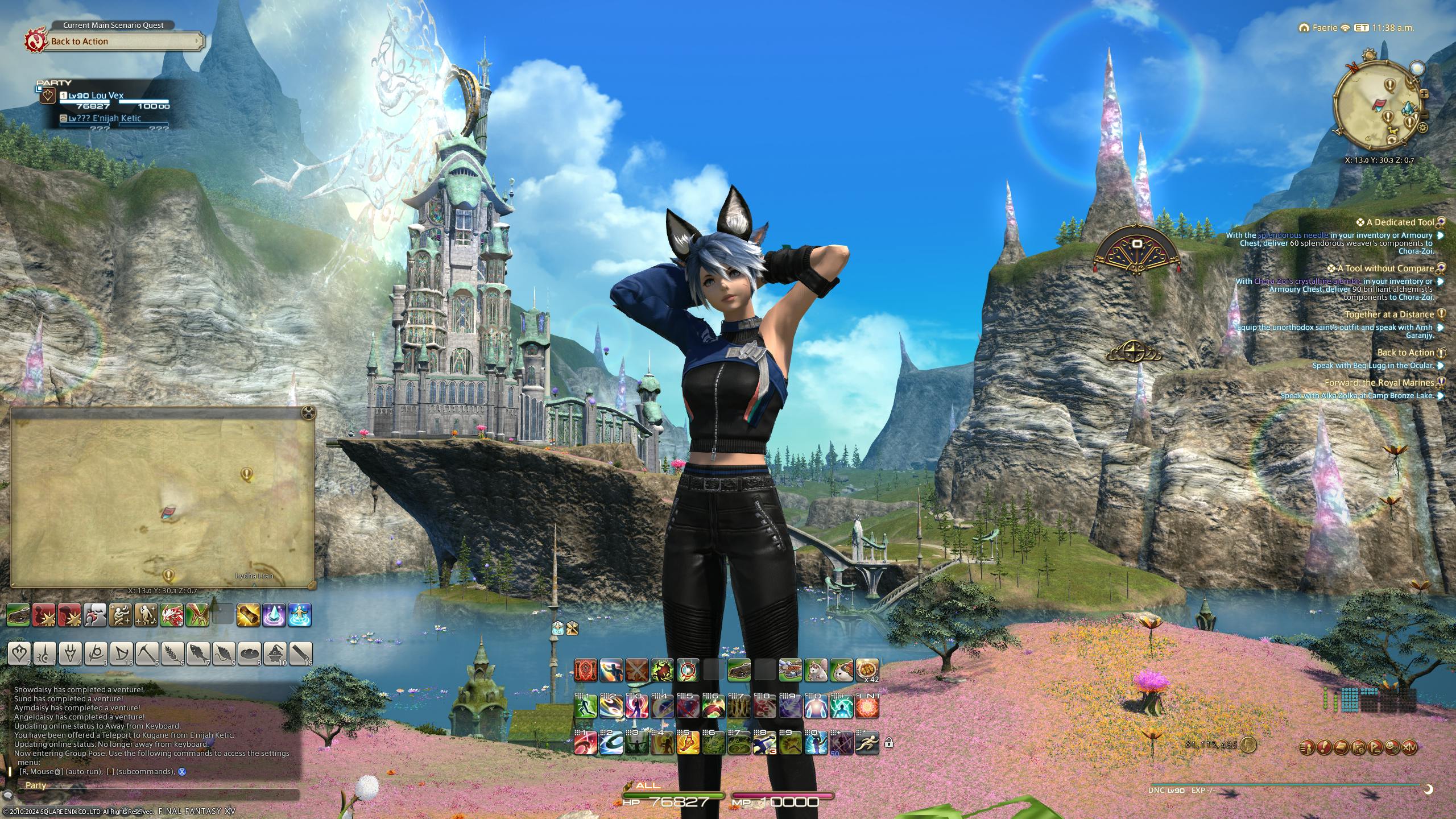Open Forward, the Royal Marines quest entry
Viewport: 1456px width, 819px height.
pos(1379,383)
